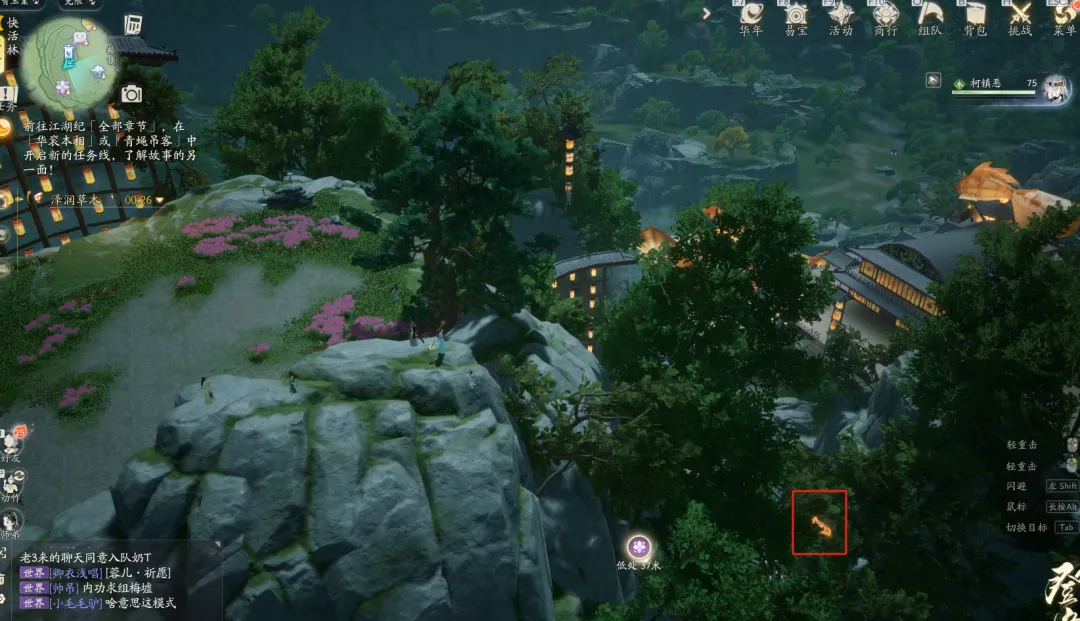Open the 组队 team panel

[x=930, y=15]
